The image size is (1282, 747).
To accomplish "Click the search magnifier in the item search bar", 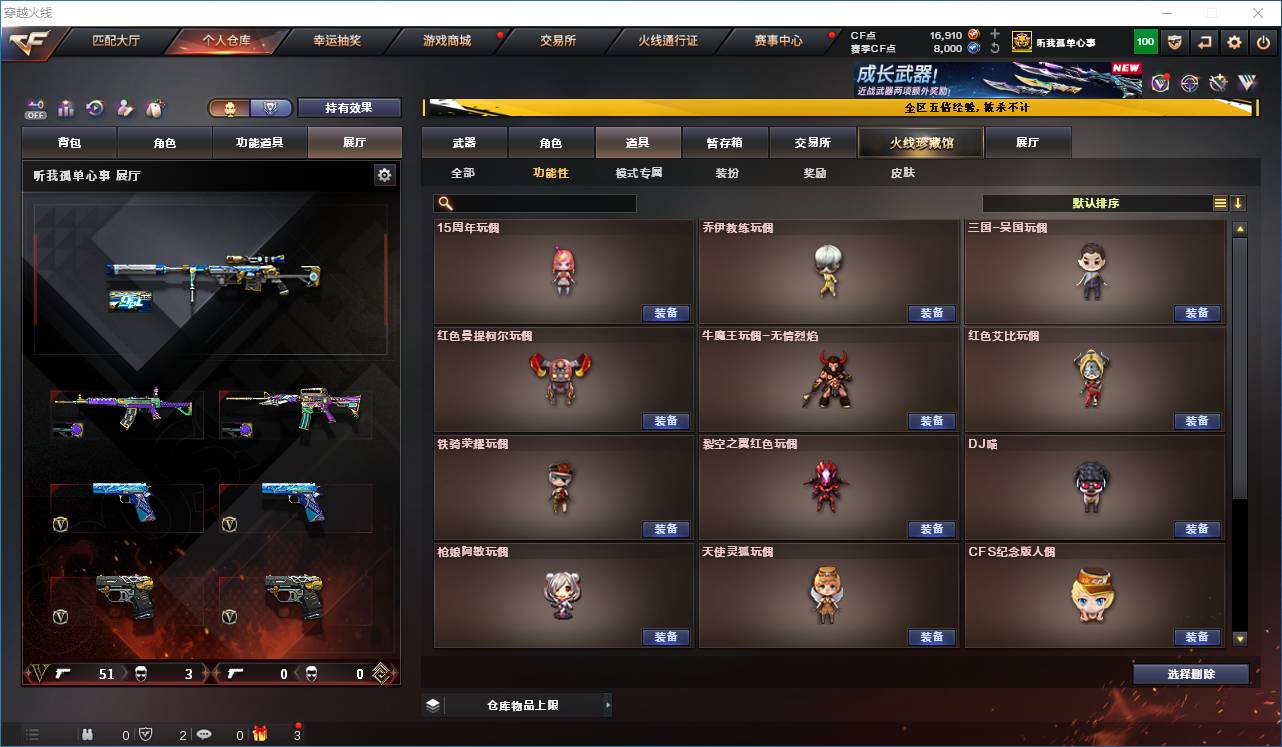I will click(442, 203).
